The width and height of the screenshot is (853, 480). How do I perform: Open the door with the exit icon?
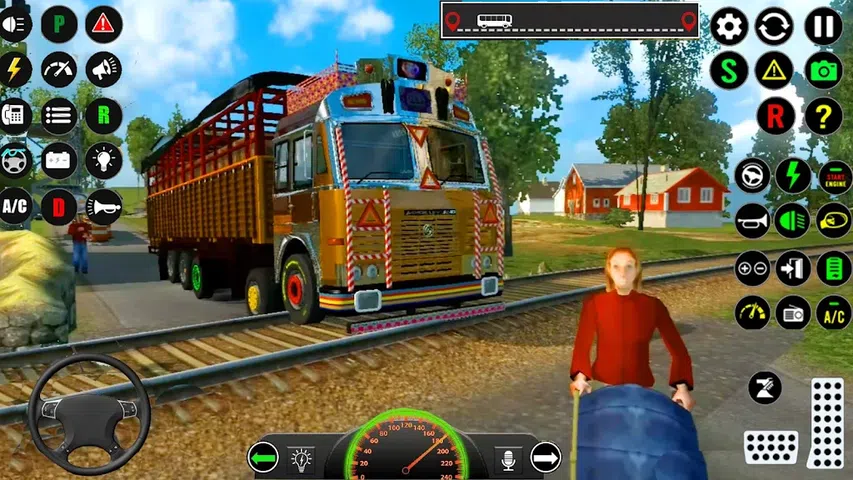tap(793, 268)
